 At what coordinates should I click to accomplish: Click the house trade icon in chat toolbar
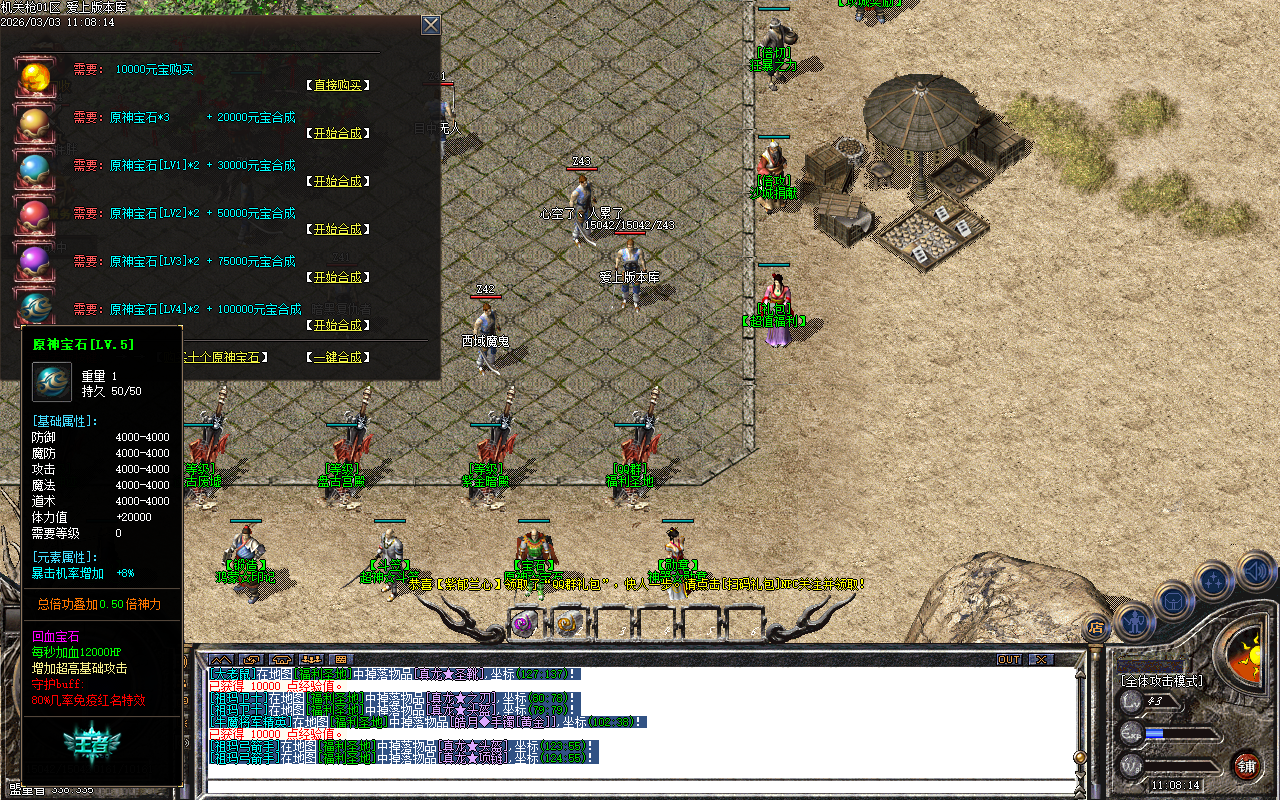(x=281, y=658)
